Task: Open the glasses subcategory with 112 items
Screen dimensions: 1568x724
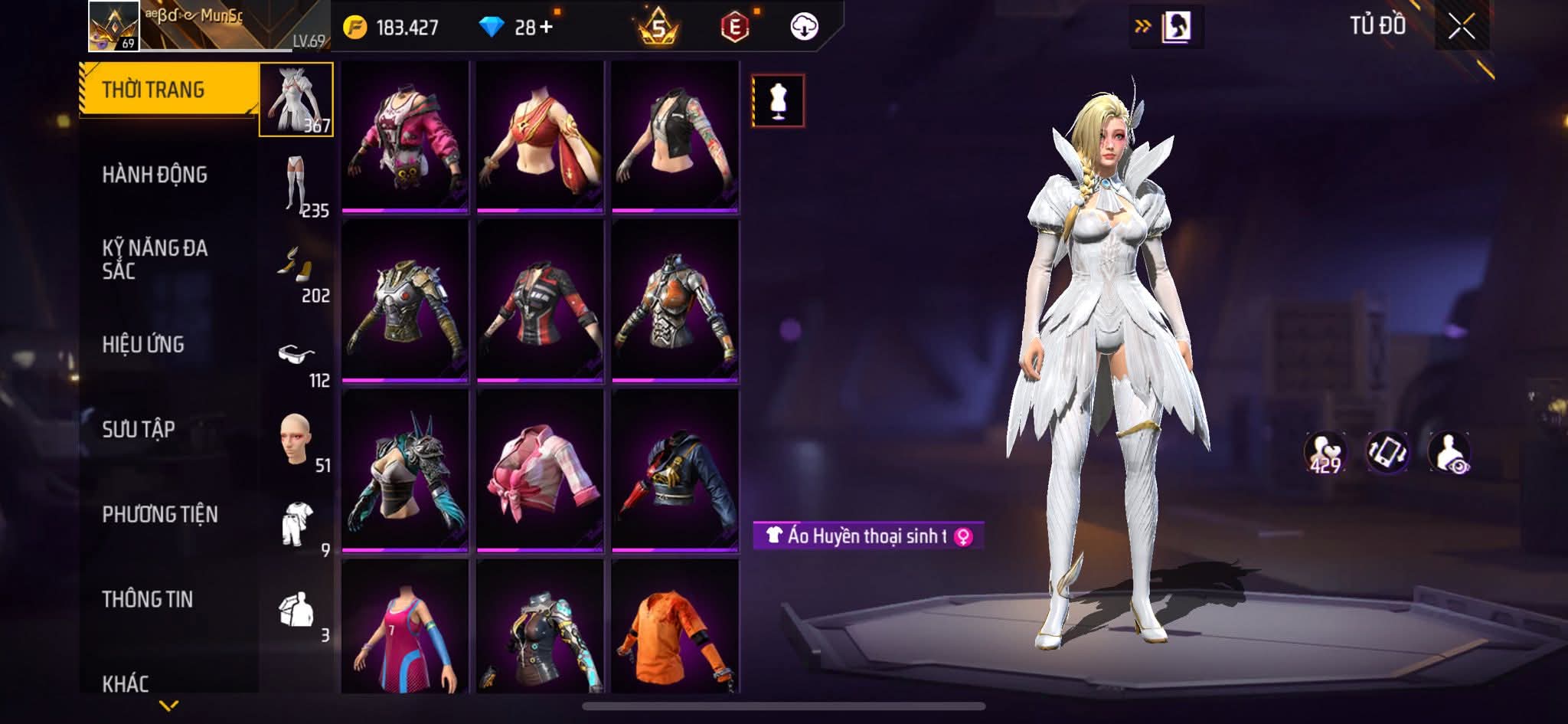Action: point(297,359)
